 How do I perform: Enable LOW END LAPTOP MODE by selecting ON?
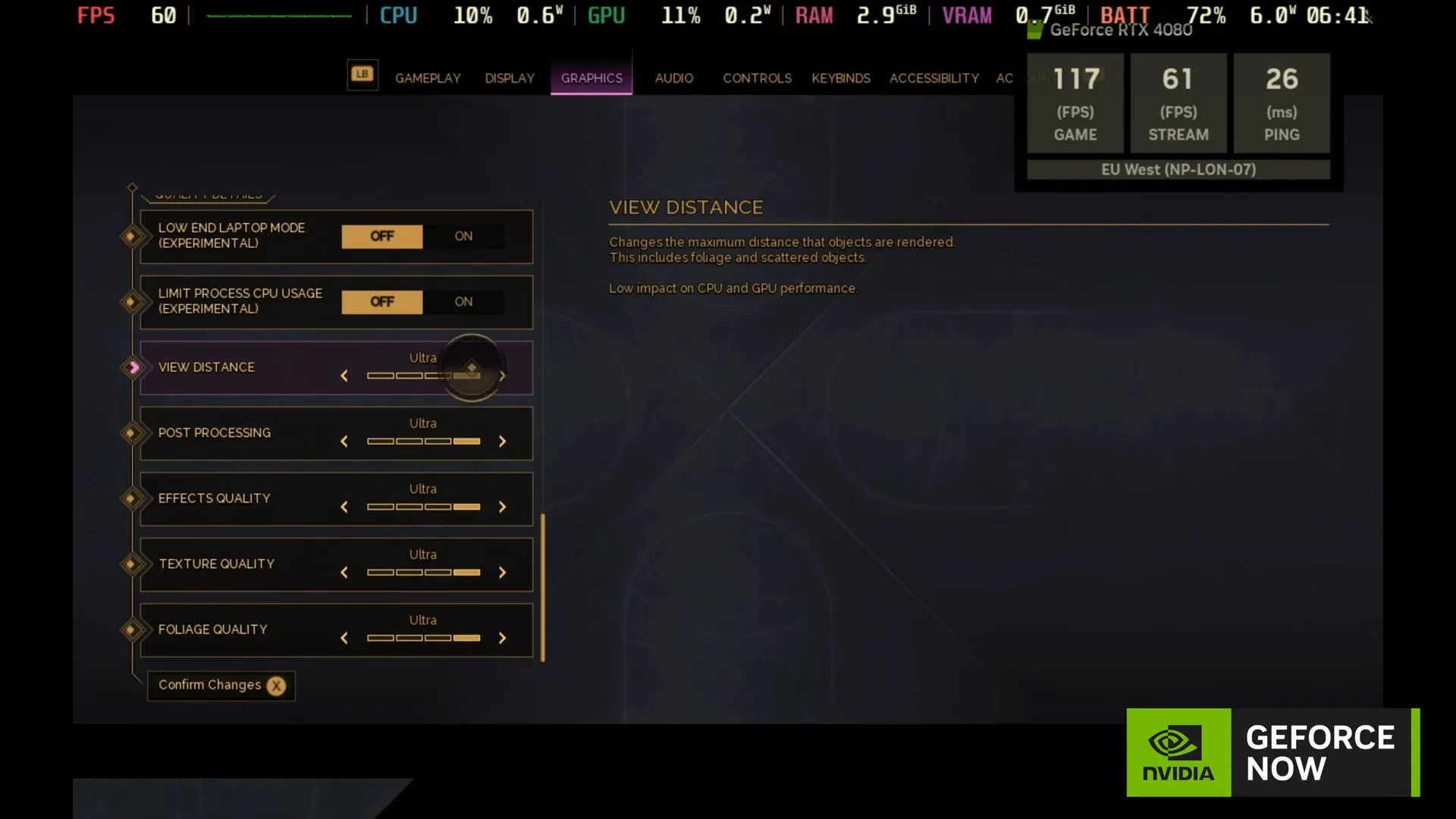pyautogui.click(x=463, y=236)
